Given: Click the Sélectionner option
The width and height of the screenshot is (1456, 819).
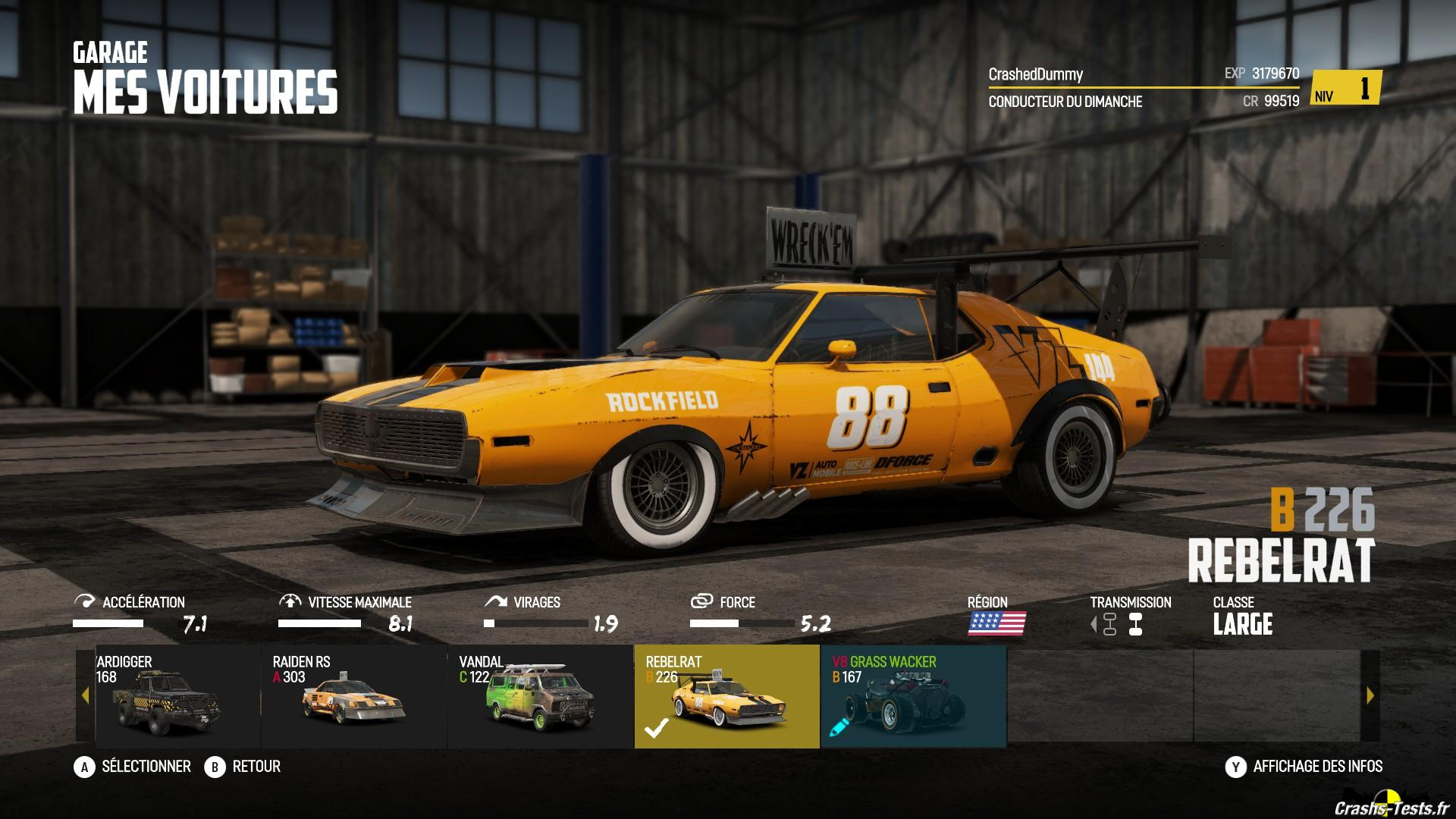Looking at the screenshot, I should point(133,767).
